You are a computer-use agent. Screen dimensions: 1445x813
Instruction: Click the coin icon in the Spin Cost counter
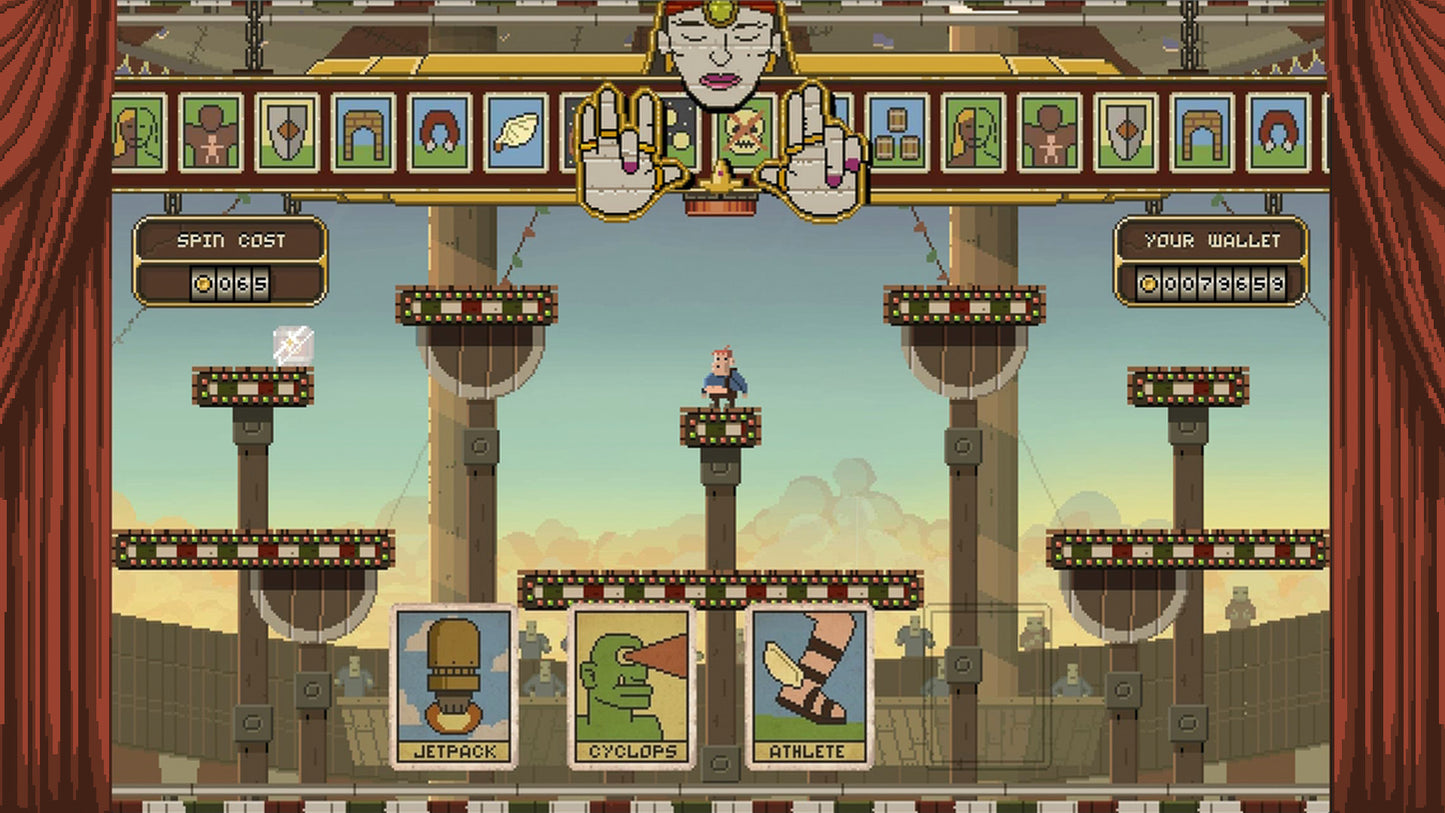click(203, 284)
